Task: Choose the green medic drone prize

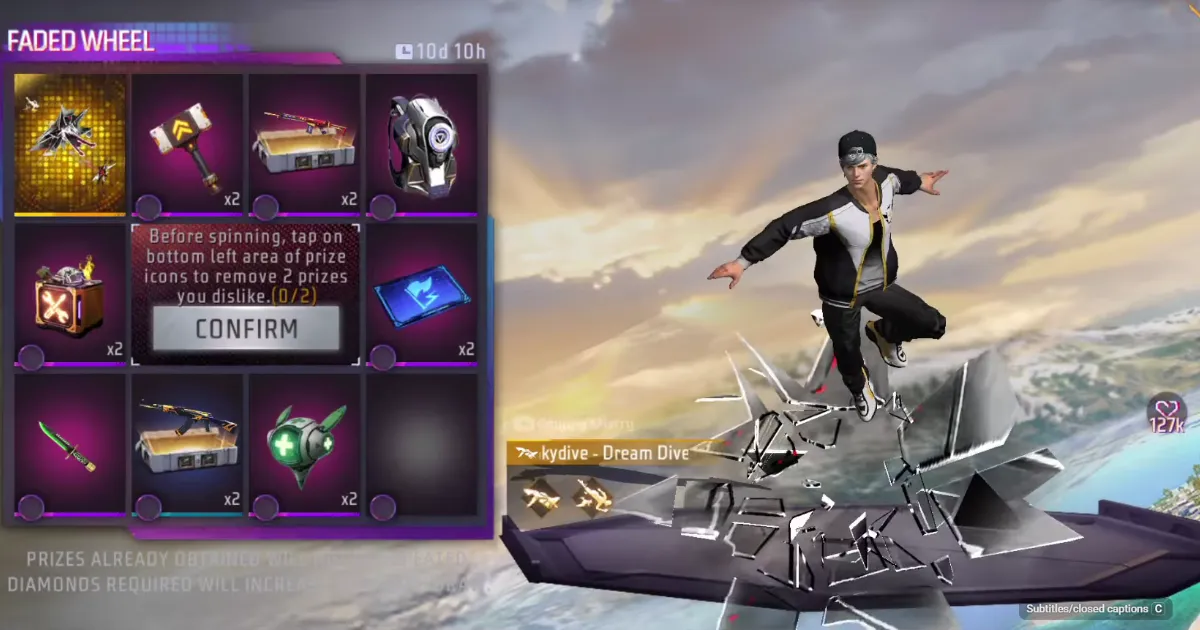Action: click(304, 445)
